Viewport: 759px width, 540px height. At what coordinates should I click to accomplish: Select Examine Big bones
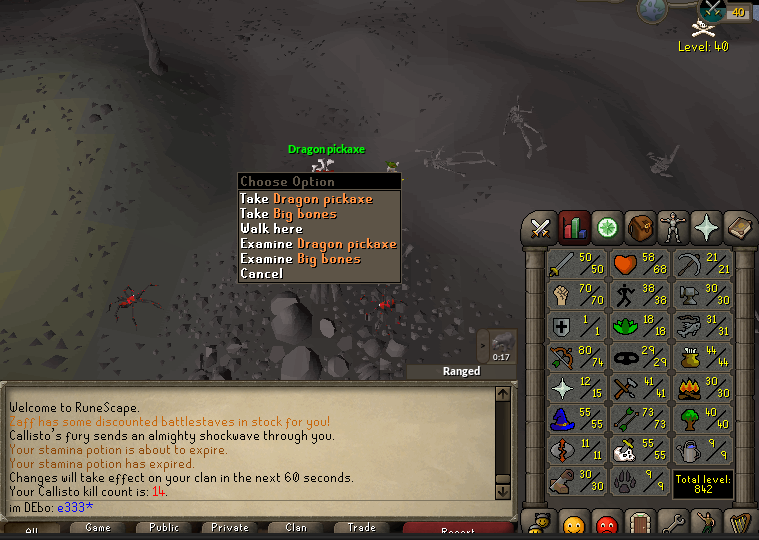pyautogui.click(x=300, y=259)
